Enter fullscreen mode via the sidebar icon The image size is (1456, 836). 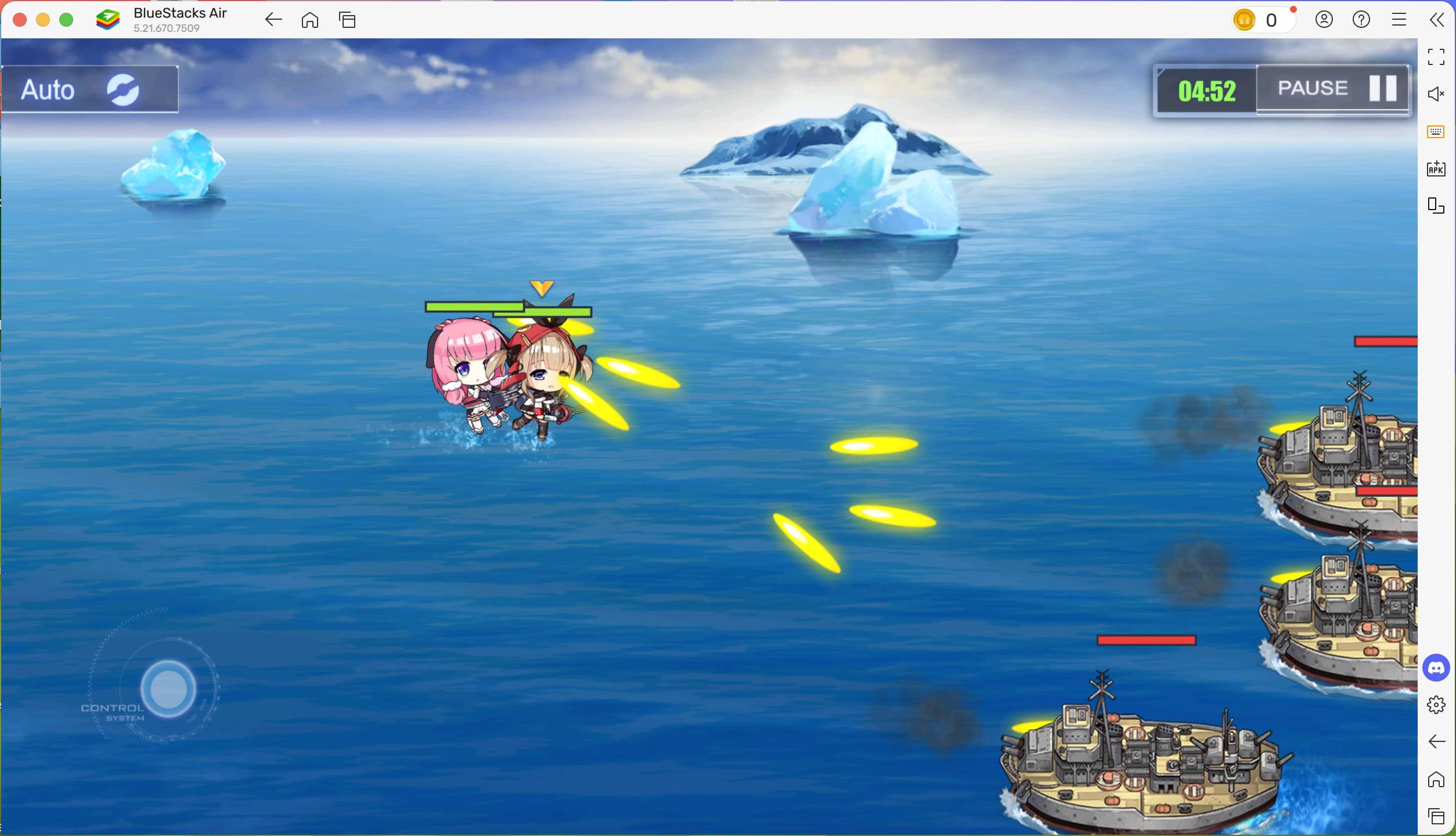click(x=1437, y=56)
